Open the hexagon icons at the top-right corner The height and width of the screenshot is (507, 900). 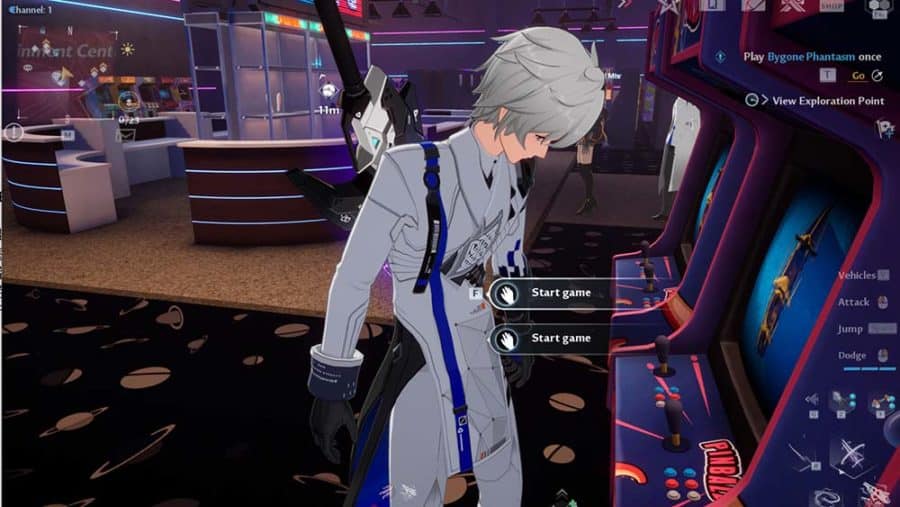880,8
